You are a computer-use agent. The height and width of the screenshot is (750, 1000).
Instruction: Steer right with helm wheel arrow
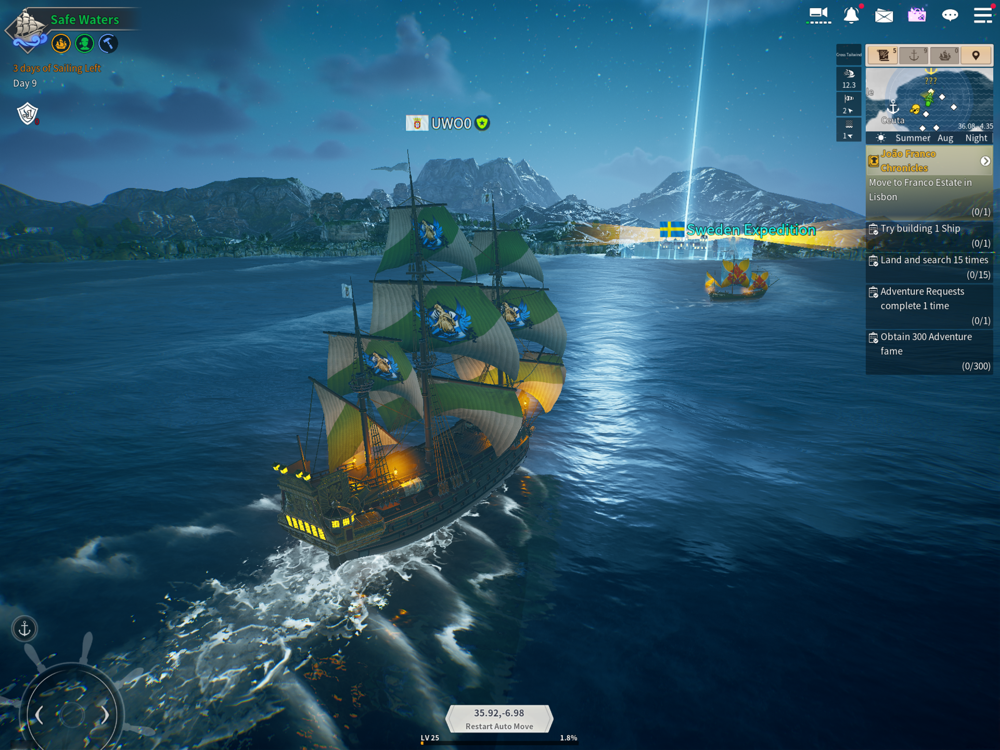pyautogui.click(x=104, y=715)
